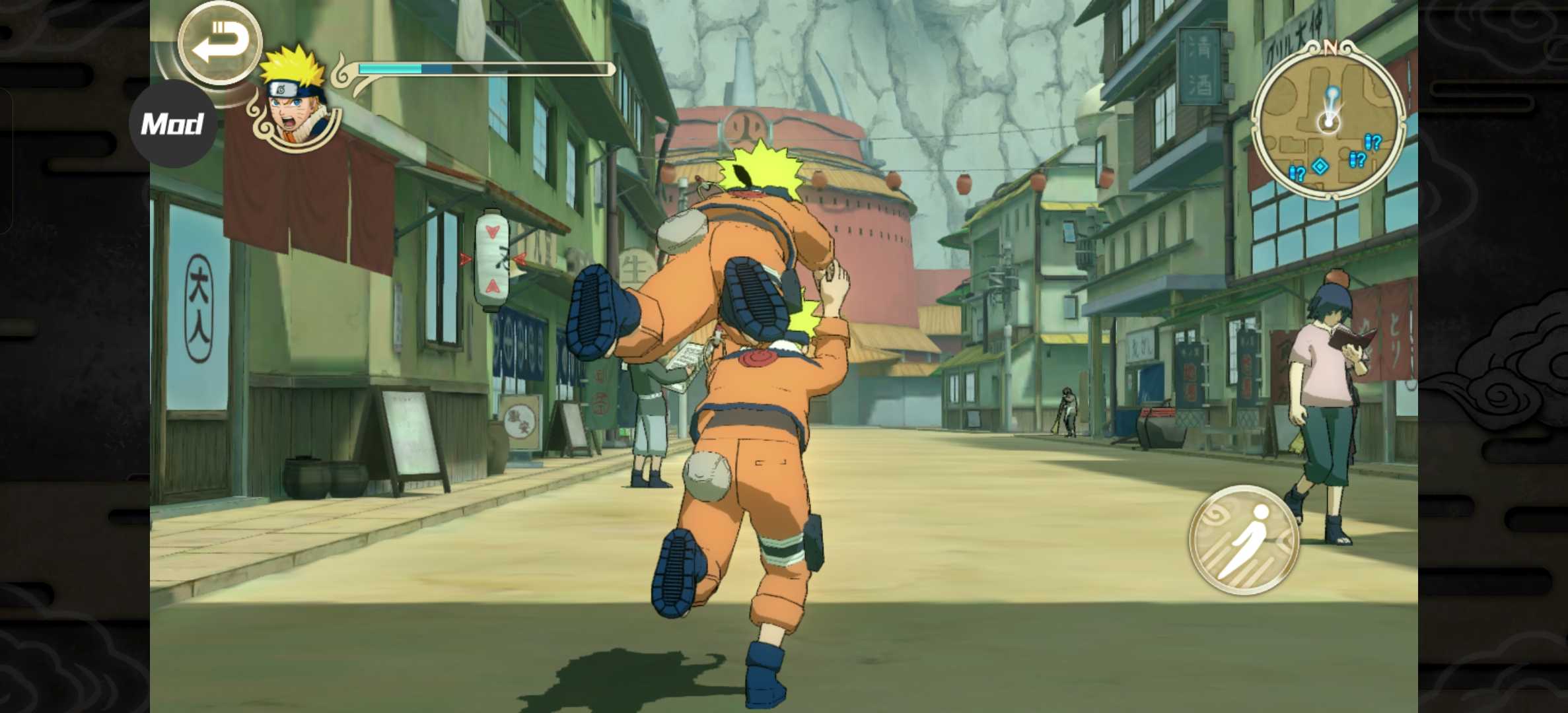This screenshot has width=1568, height=713.
Task: Activate the jump action button
Action: [1243, 539]
